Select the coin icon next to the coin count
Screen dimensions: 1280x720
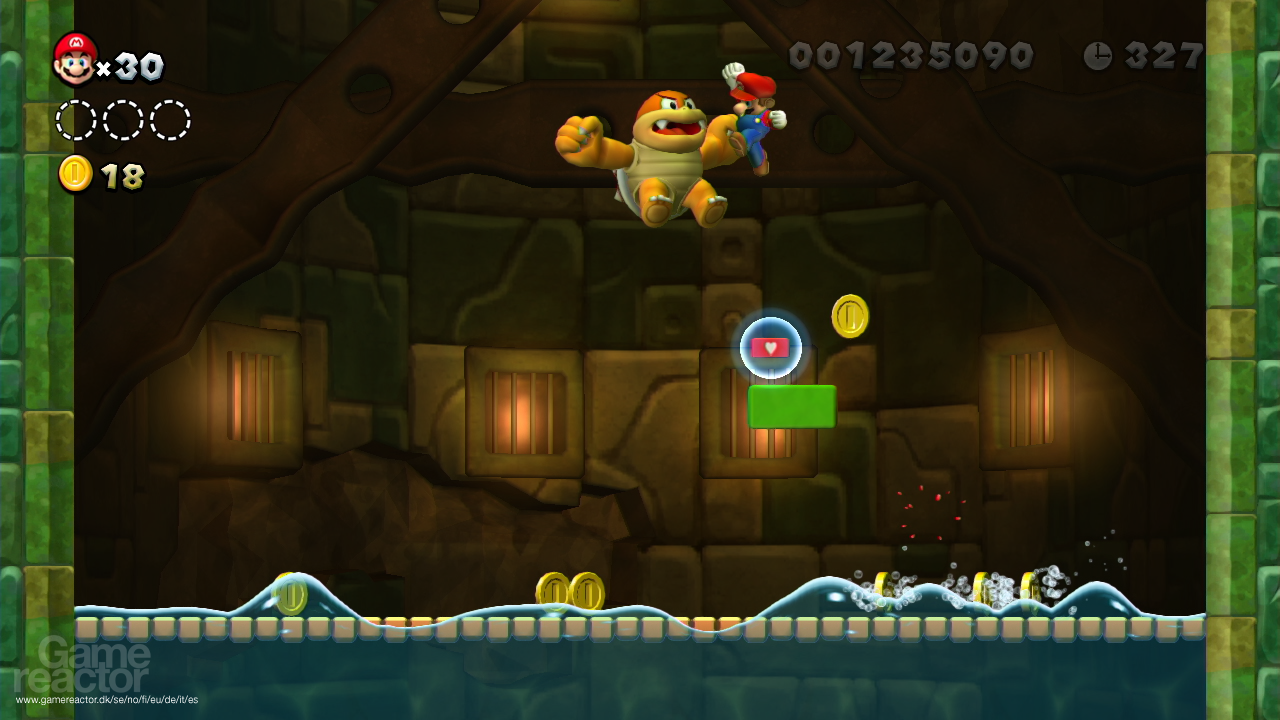point(73,173)
